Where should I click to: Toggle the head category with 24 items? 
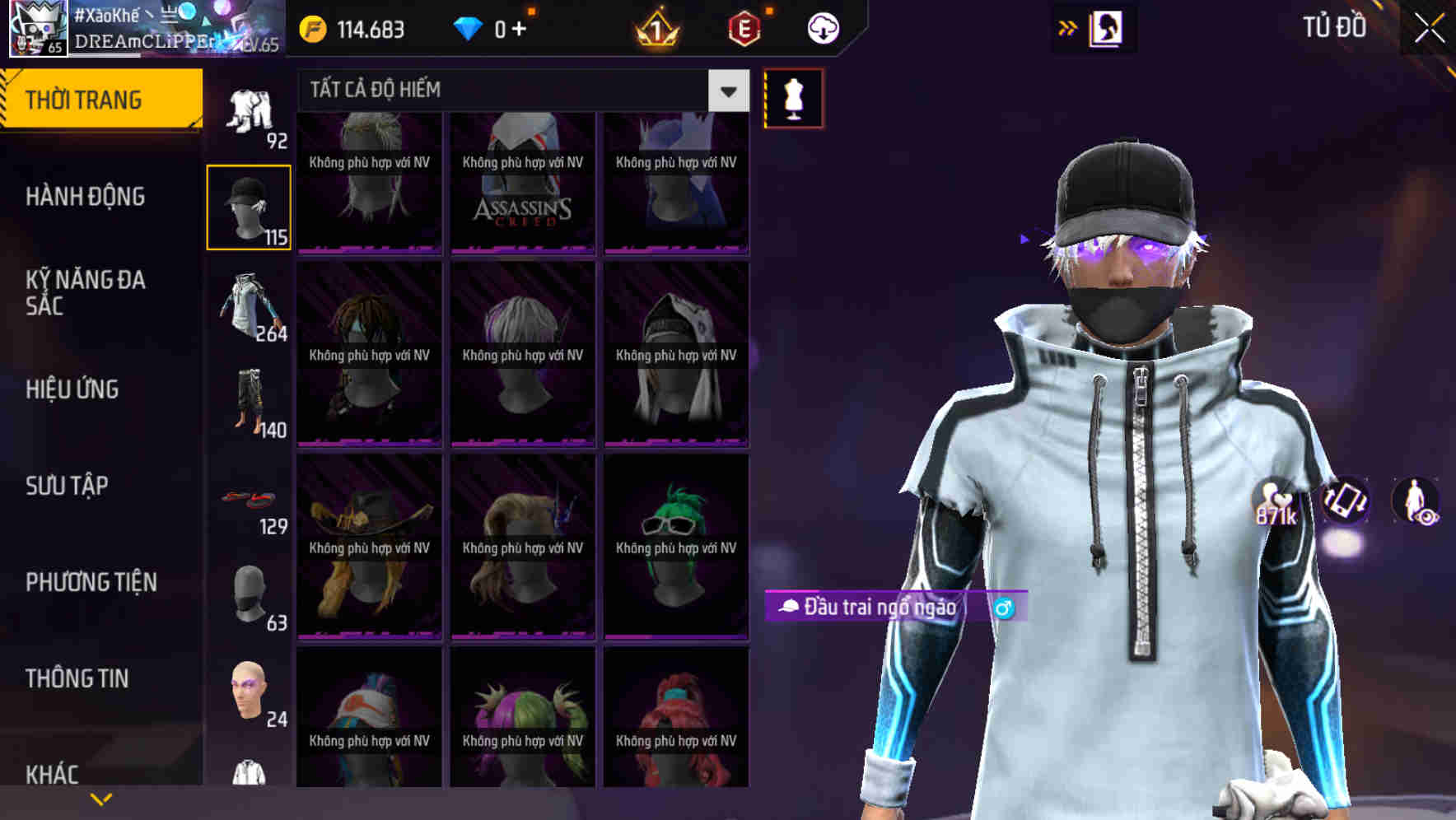[250, 696]
